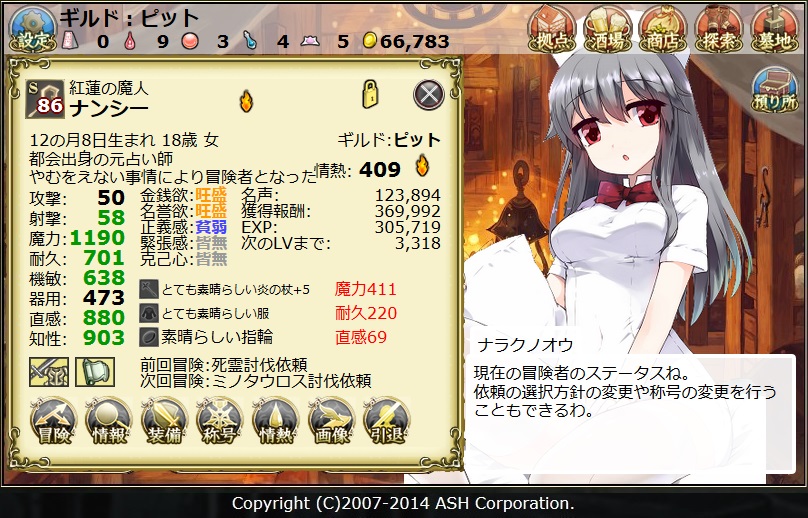Toggle the padlock lock icon
Viewport: 808px width, 518px height.
pos(370,93)
